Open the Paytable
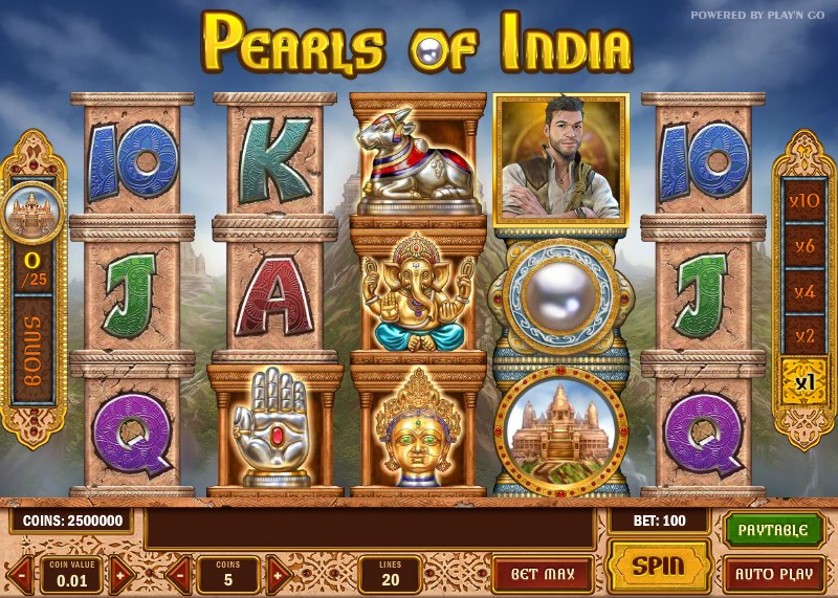 coord(773,529)
